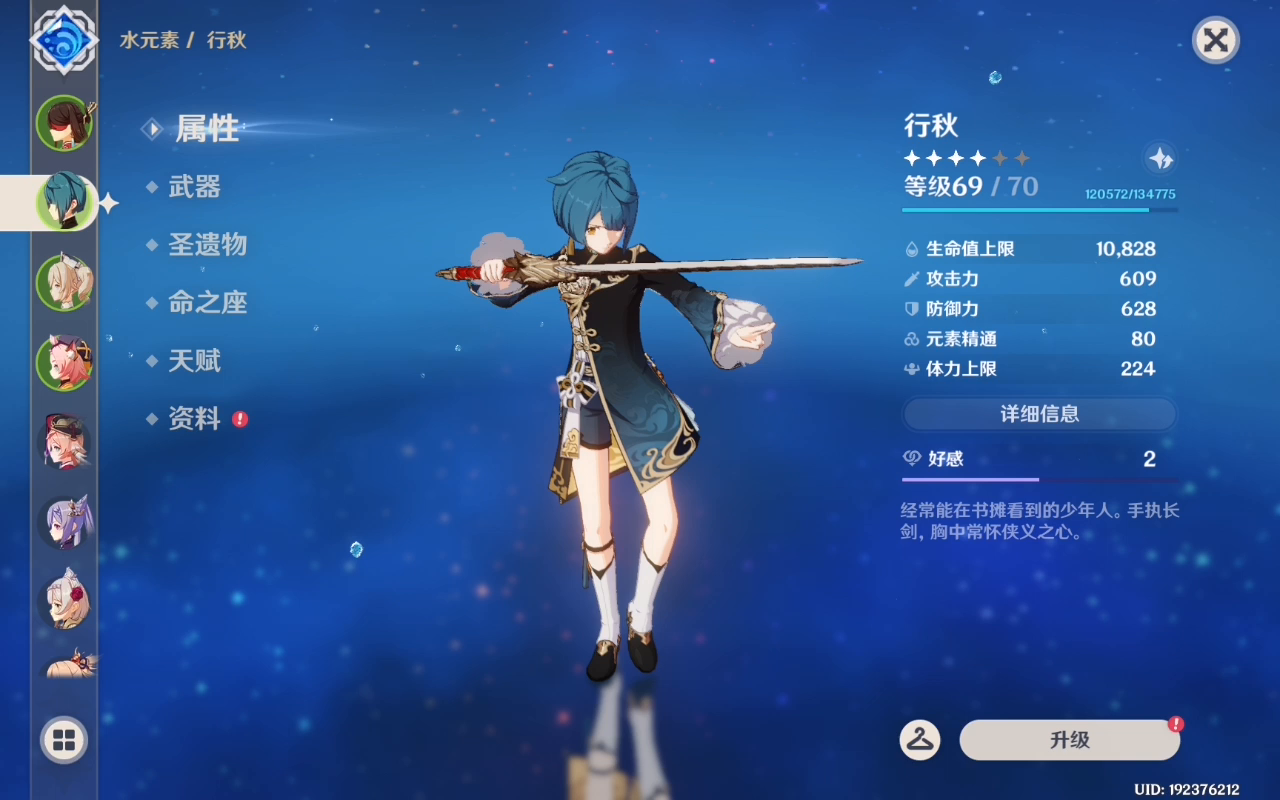The image size is (1280, 800).
Task: Open the 天赋 talents section
Action: pos(193,361)
